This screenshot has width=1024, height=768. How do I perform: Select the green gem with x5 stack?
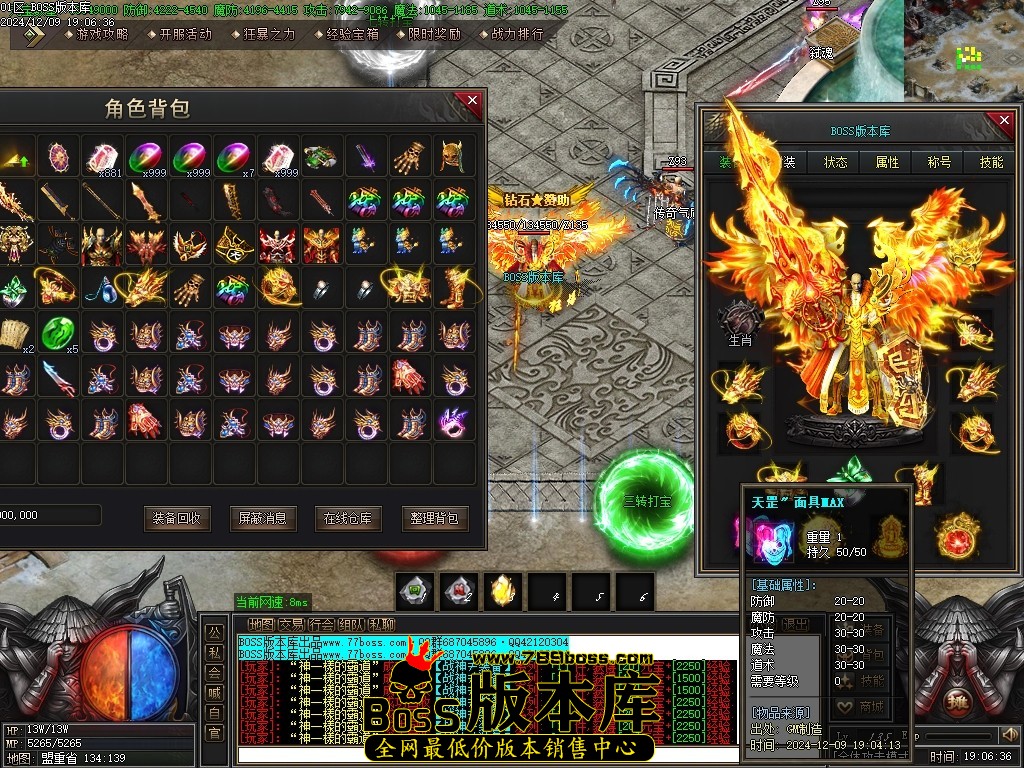pyautogui.click(x=59, y=332)
